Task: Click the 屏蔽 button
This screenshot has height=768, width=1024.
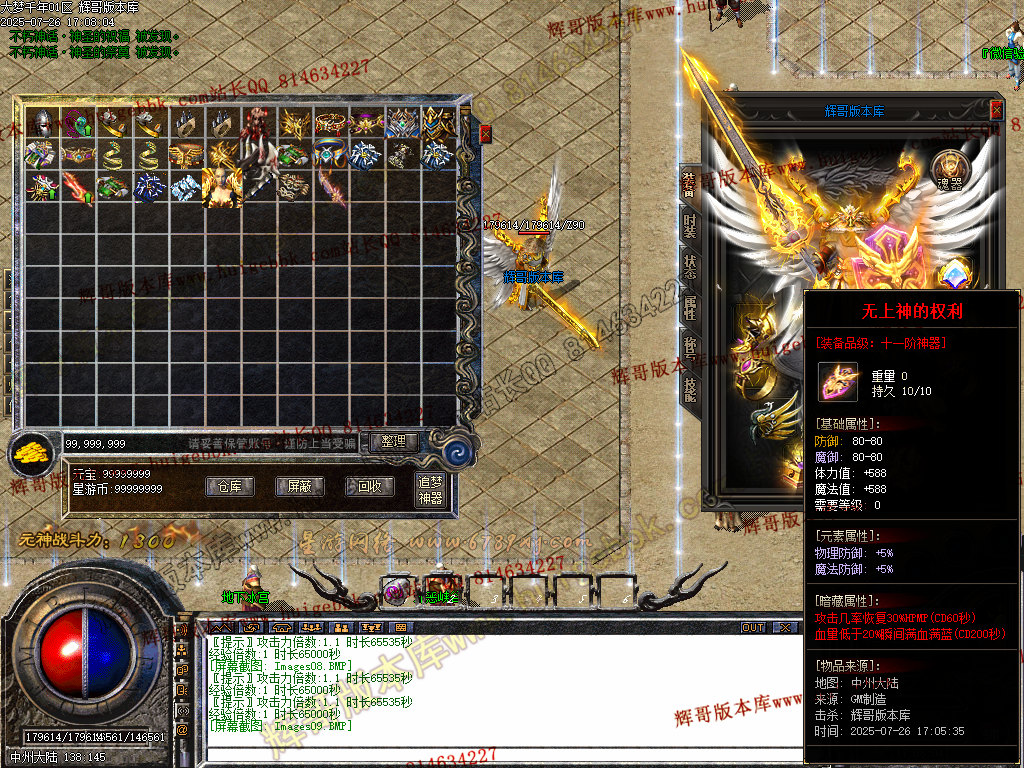Action: pyautogui.click(x=300, y=486)
